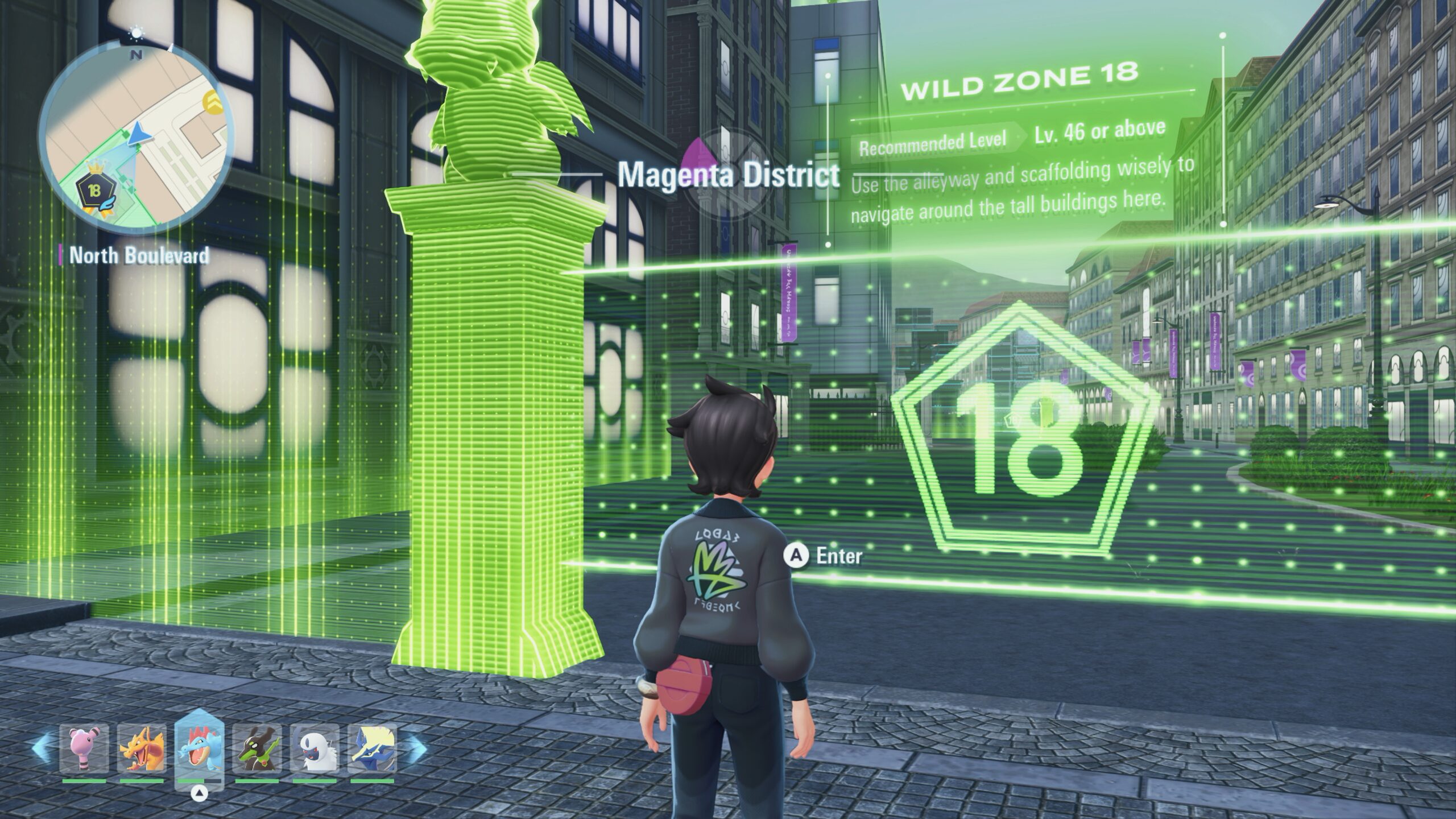Click the yellow shop marker on the minimap

point(214,101)
